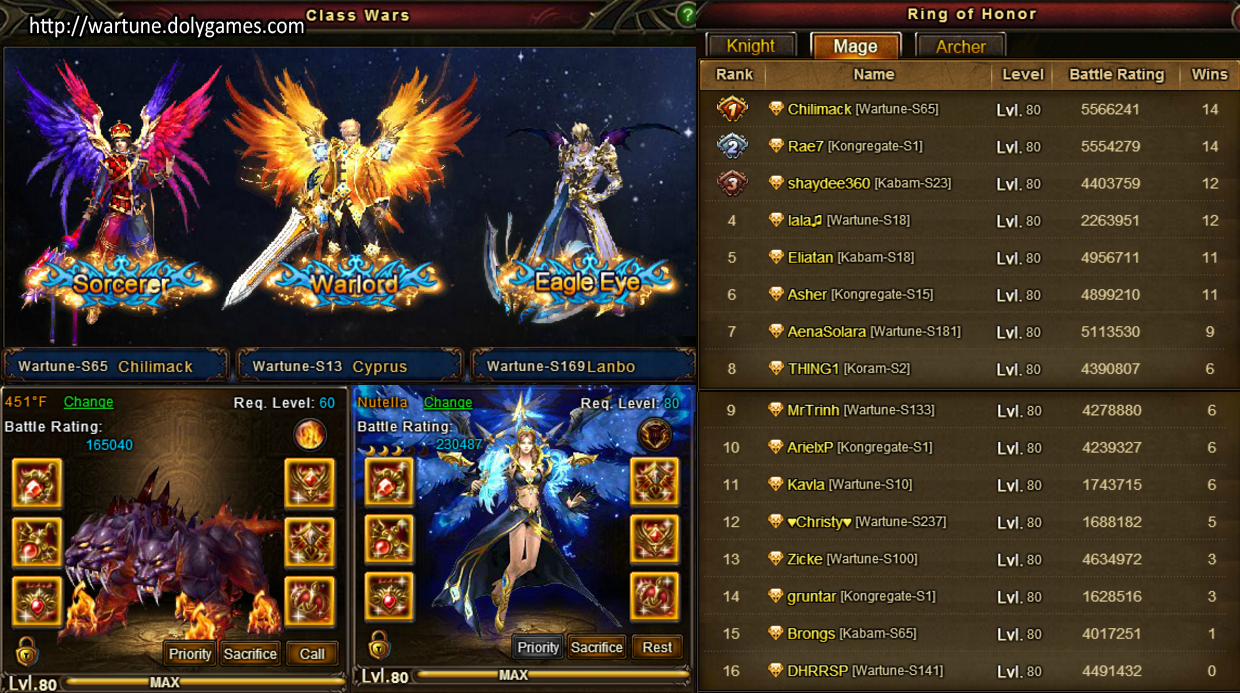Screen dimensions: 1240x693
Task: Change the Nutella sylph name
Action: pyautogui.click(x=447, y=402)
